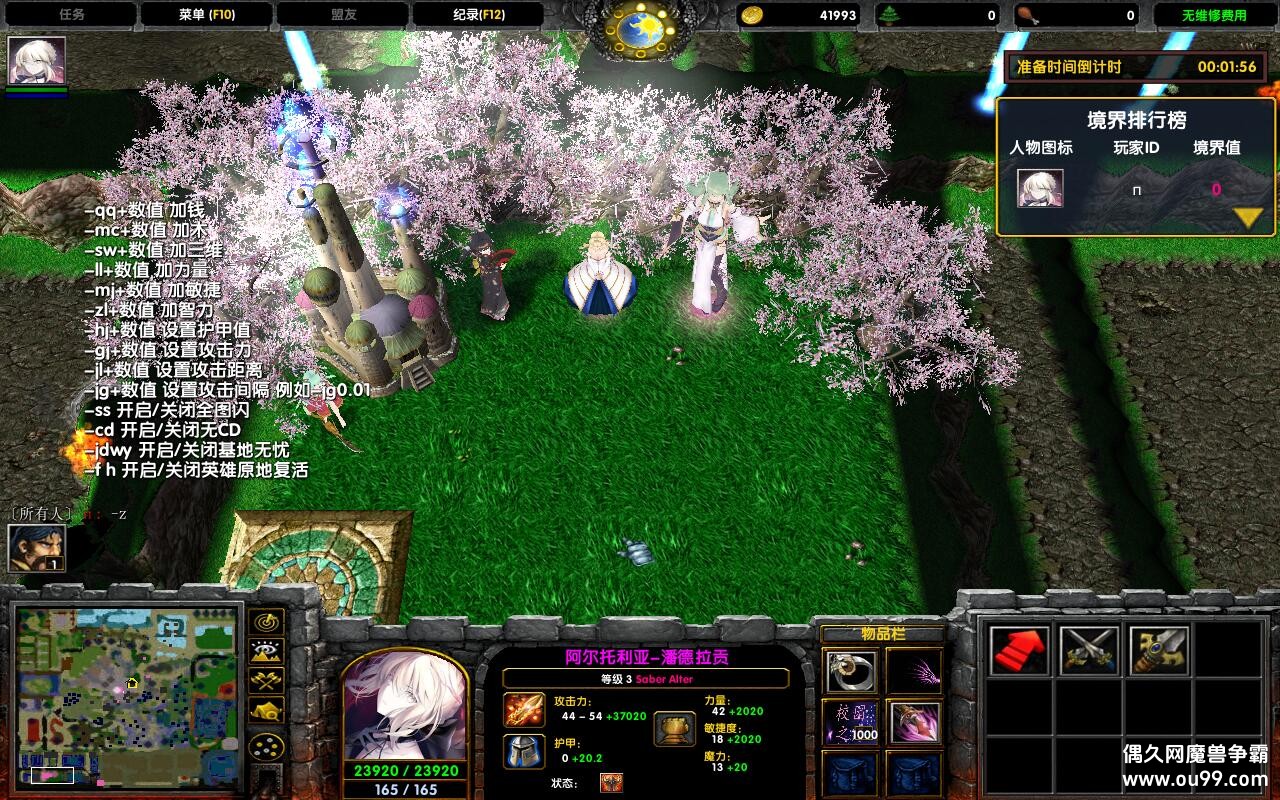The height and width of the screenshot is (800, 1280).
Task: Click the Saber Alter hero portrait
Action: [405, 705]
